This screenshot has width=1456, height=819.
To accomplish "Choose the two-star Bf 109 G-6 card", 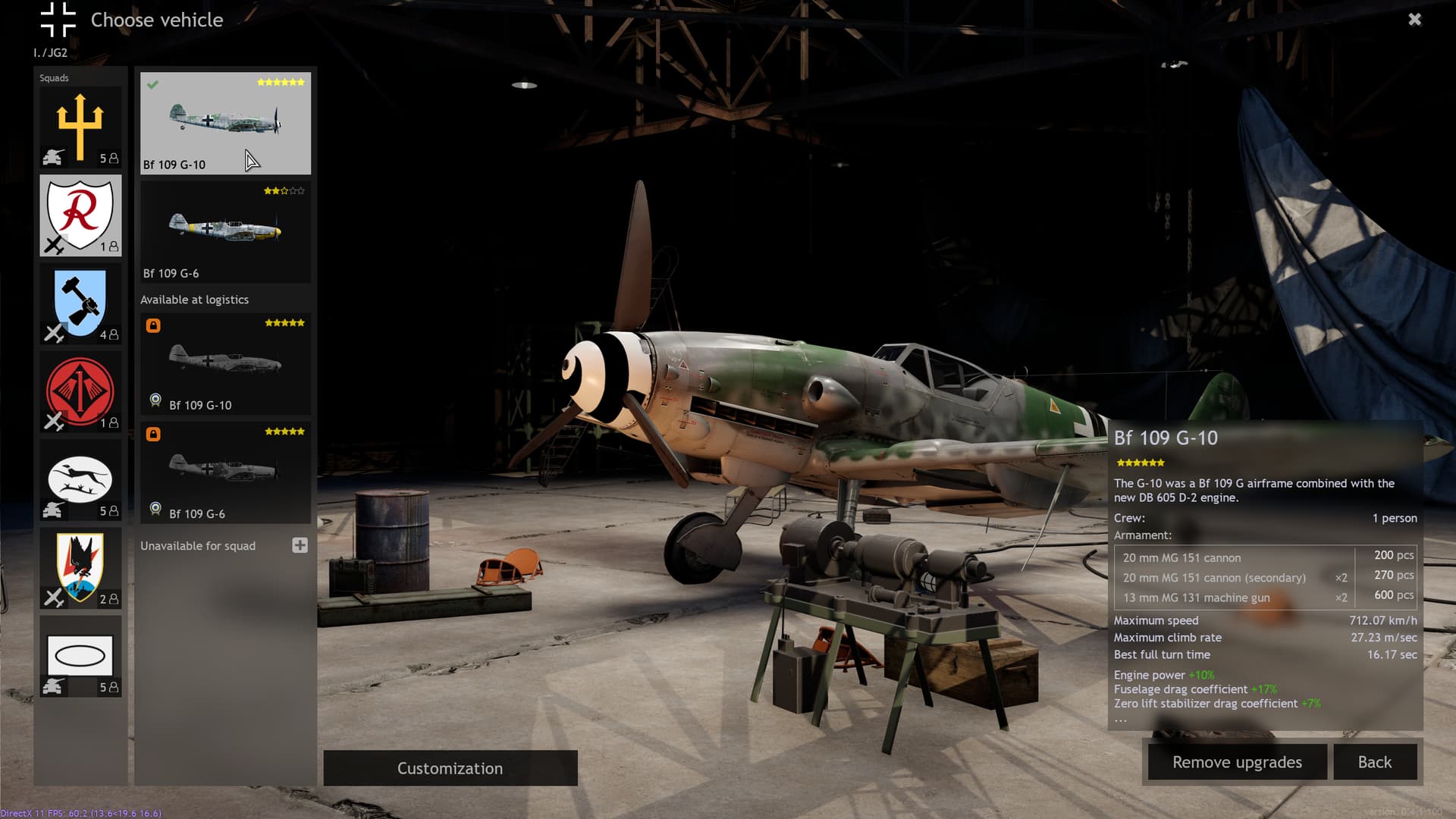I will [225, 232].
